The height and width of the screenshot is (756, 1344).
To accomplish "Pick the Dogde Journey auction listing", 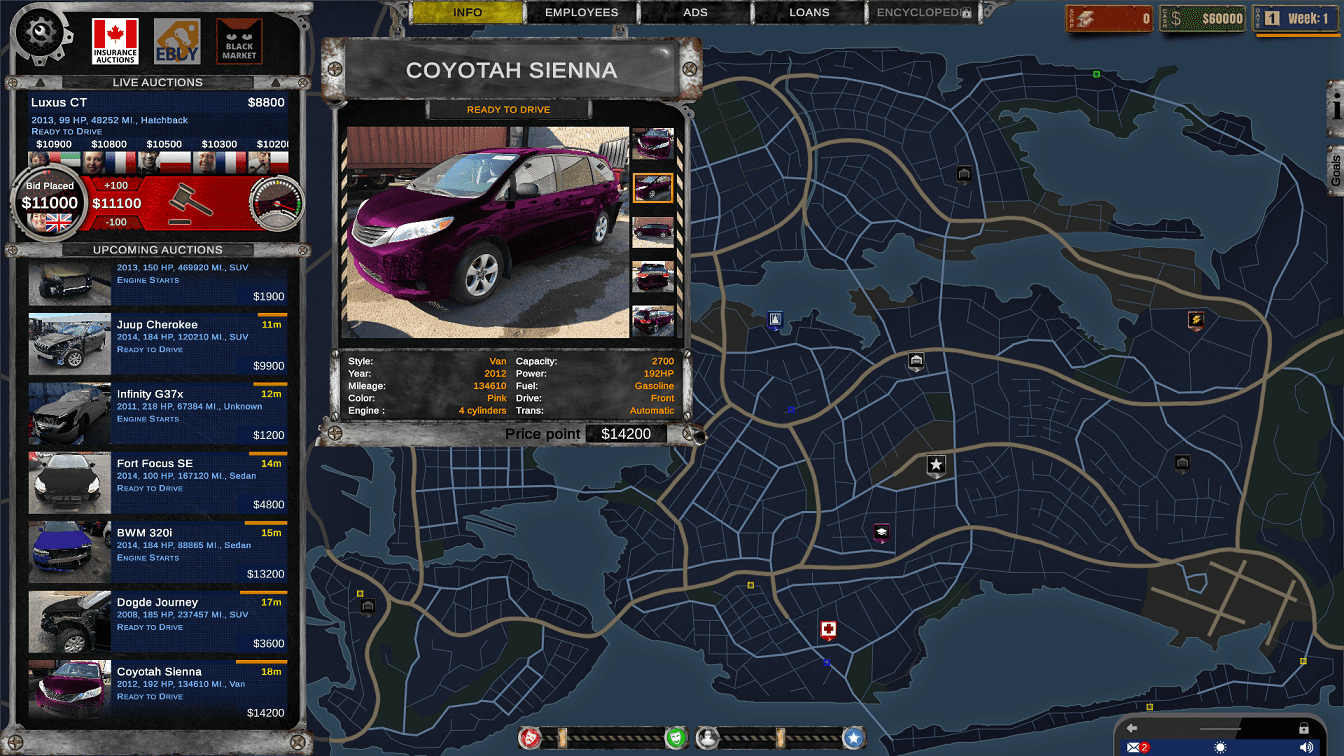I will (157, 620).
